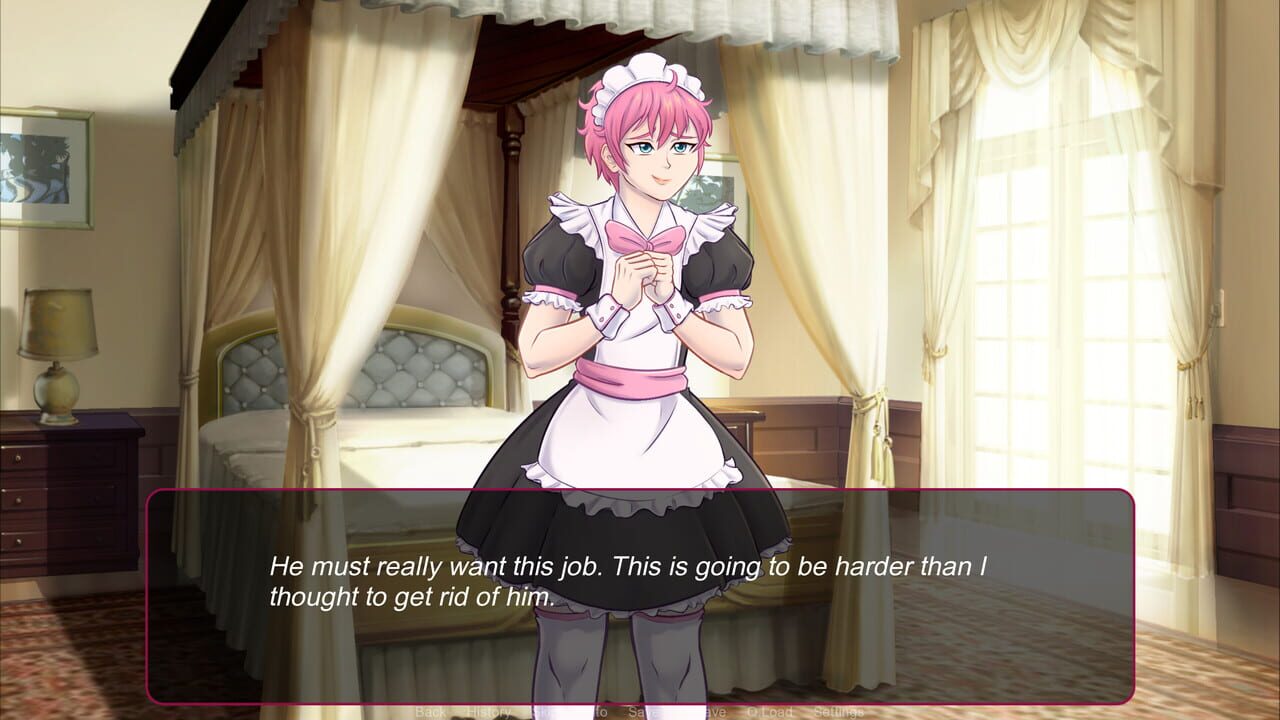Click the Skip fast-forward option
1280x720 pixels.
[542, 712]
